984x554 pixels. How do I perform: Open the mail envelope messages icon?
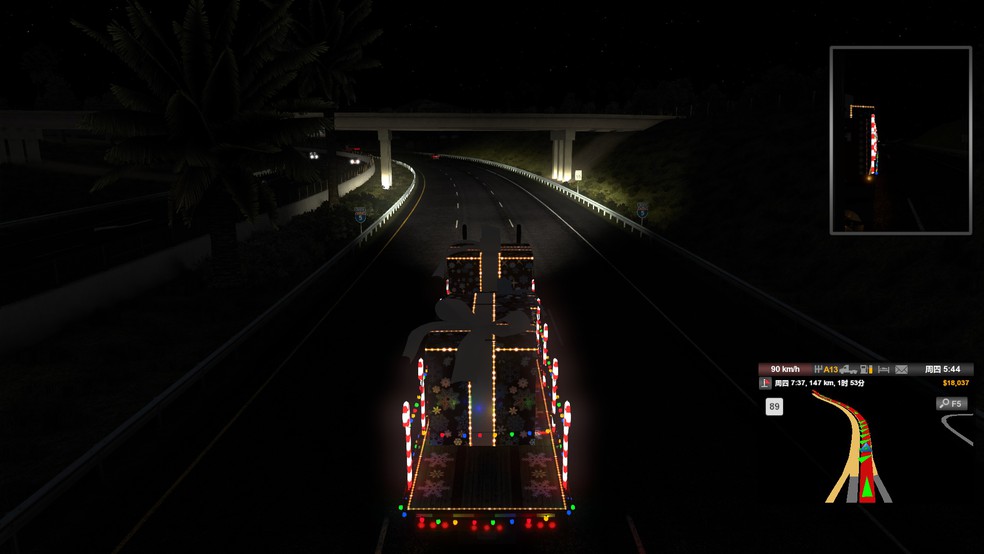[x=901, y=370]
